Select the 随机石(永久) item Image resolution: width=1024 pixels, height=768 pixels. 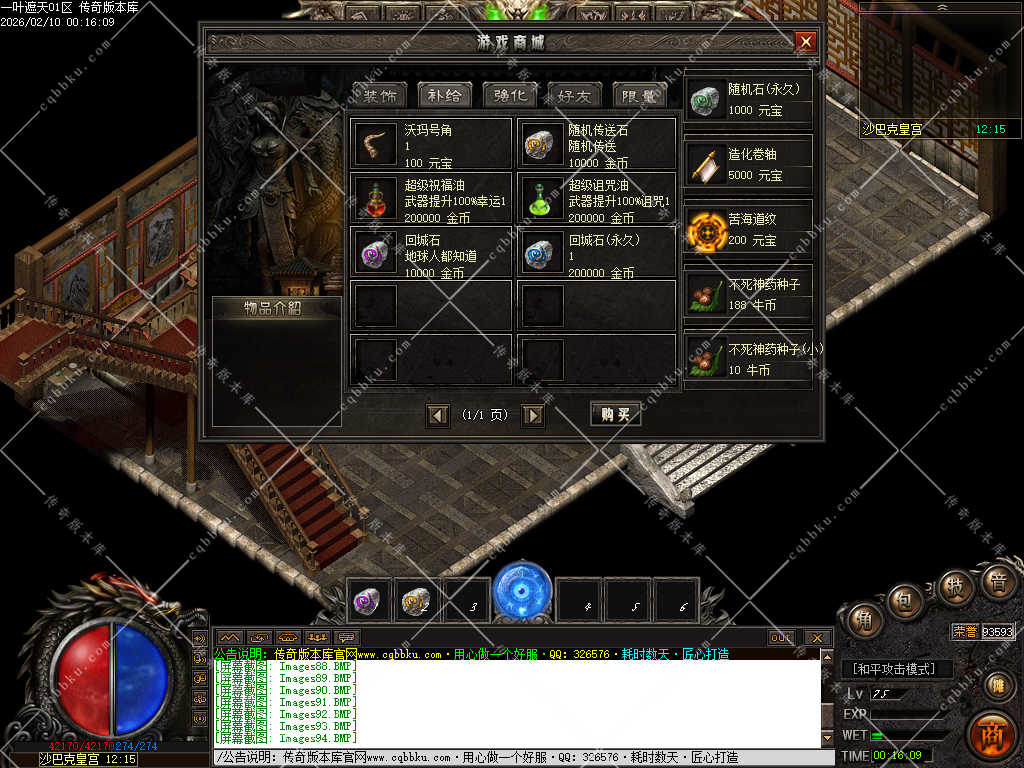748,100
